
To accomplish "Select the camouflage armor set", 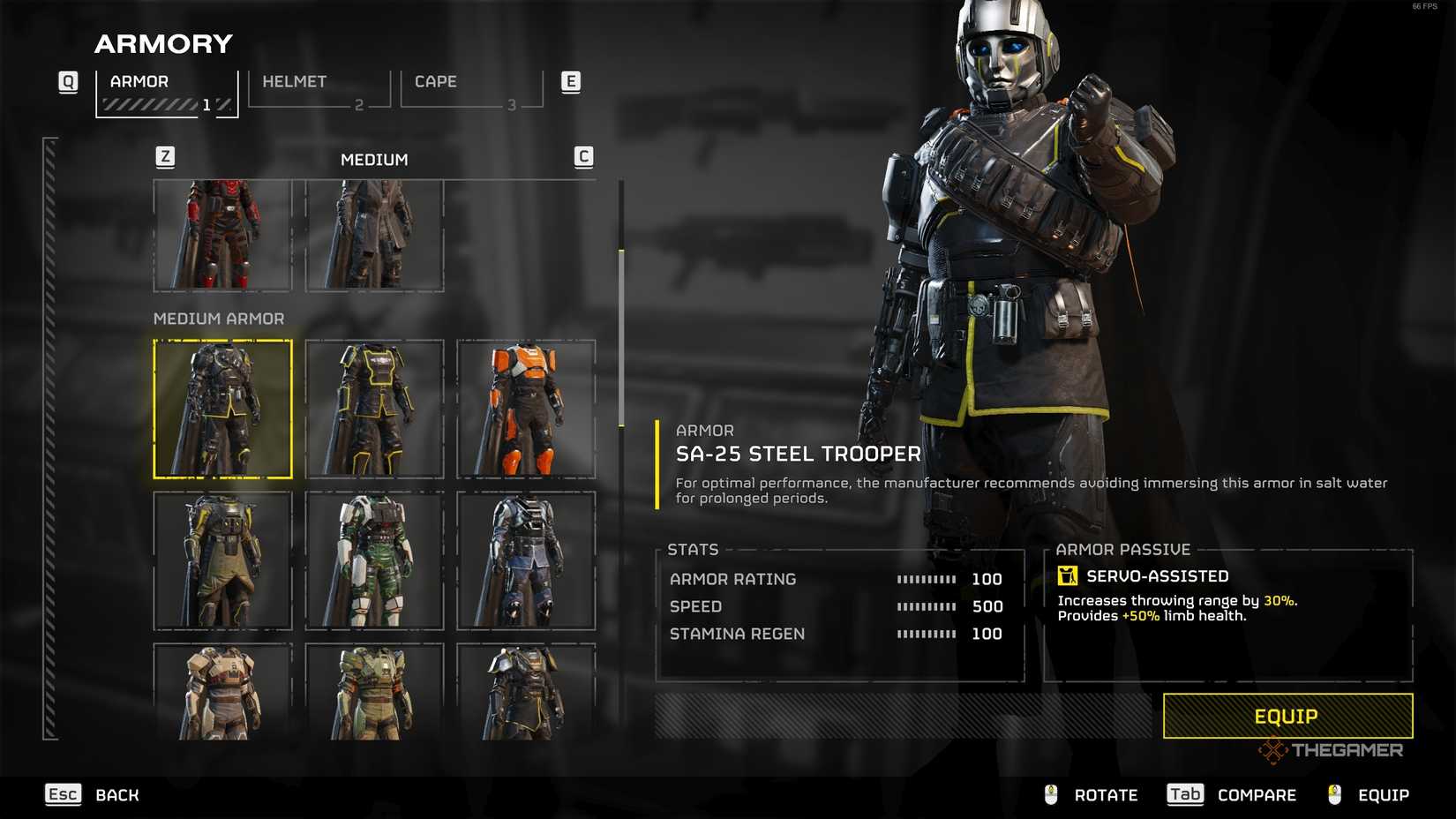I will click(376, 560).
